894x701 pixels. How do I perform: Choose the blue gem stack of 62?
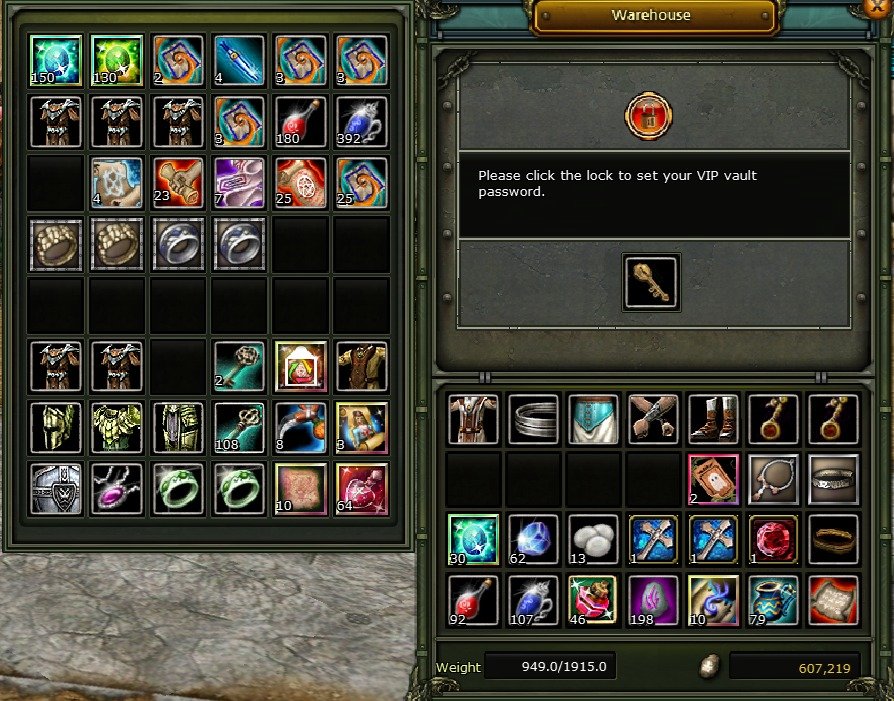point(533,539)
